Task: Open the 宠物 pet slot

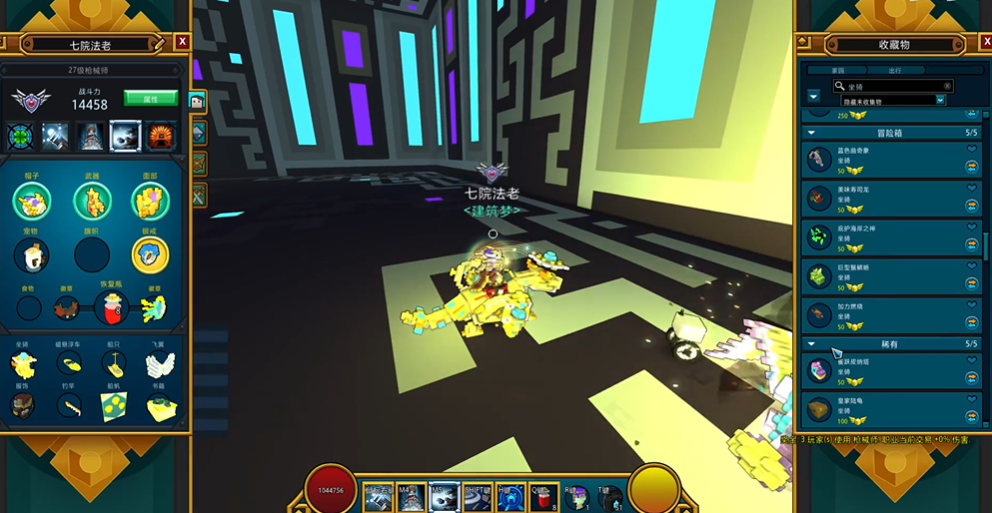Action: (x=32, y=255)
